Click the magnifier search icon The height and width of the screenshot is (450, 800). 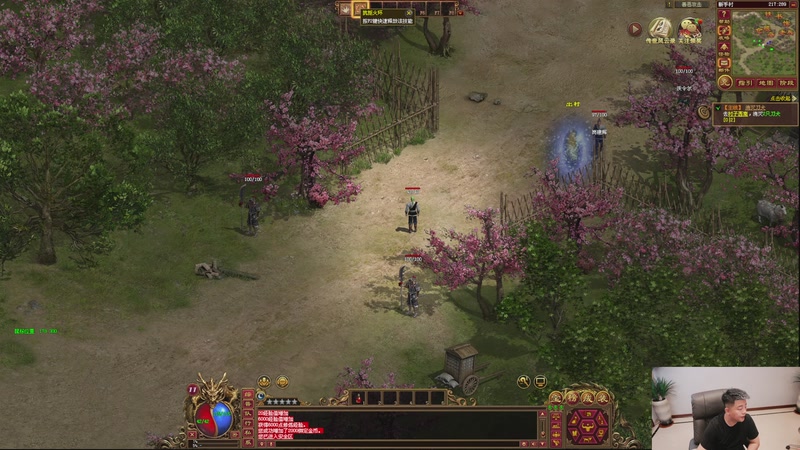click(x=523, y=381)
